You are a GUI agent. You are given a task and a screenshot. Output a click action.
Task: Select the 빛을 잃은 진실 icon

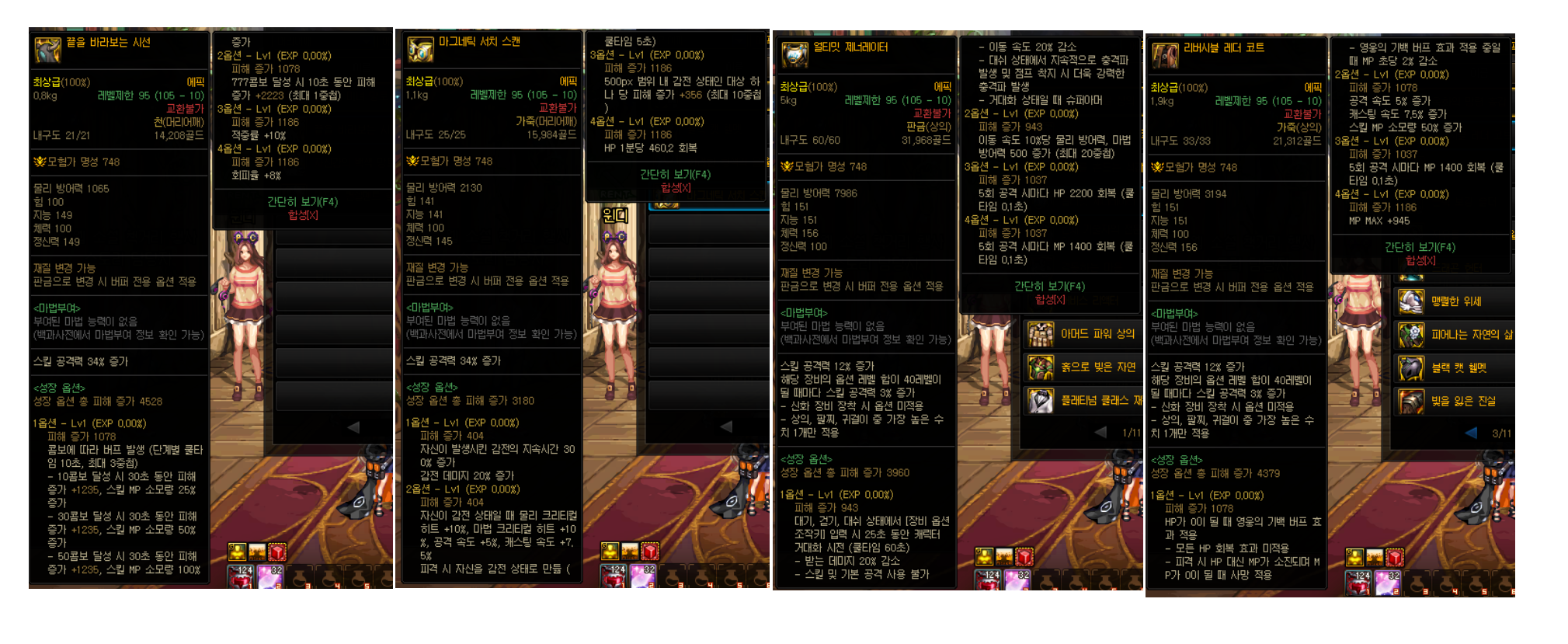pos(1412,401)
